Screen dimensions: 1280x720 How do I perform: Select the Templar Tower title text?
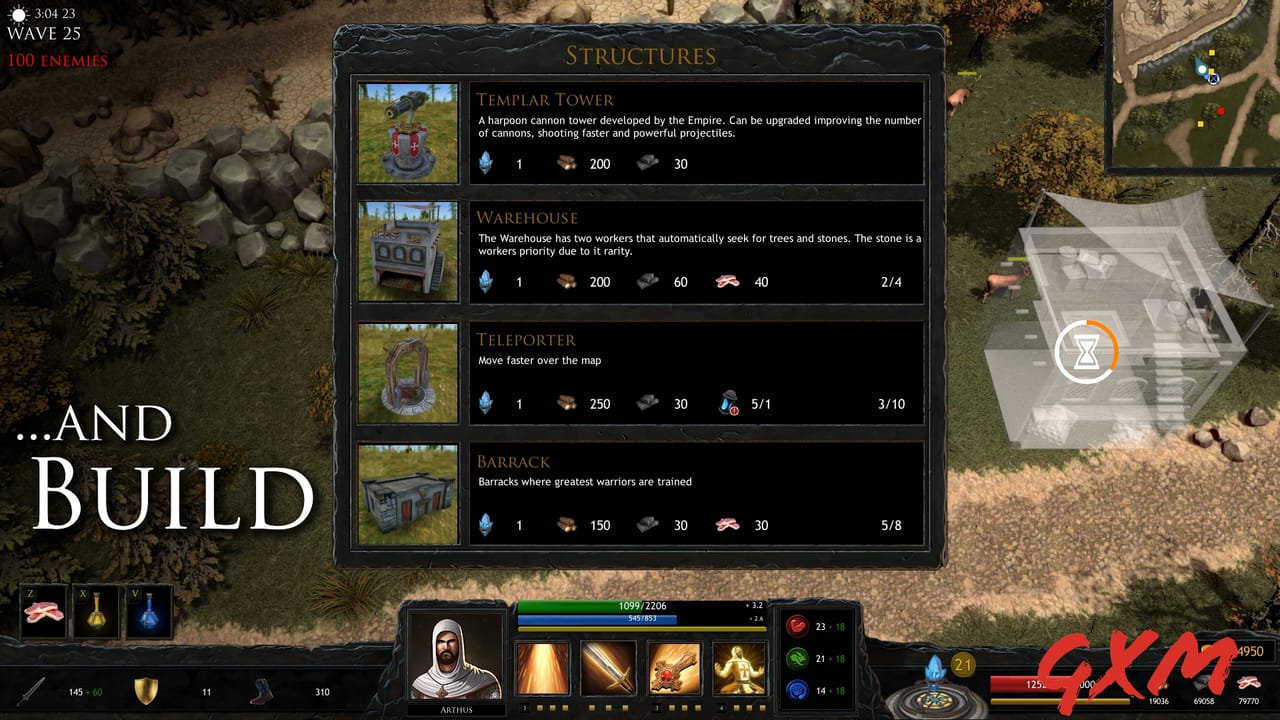coord(546,99)
